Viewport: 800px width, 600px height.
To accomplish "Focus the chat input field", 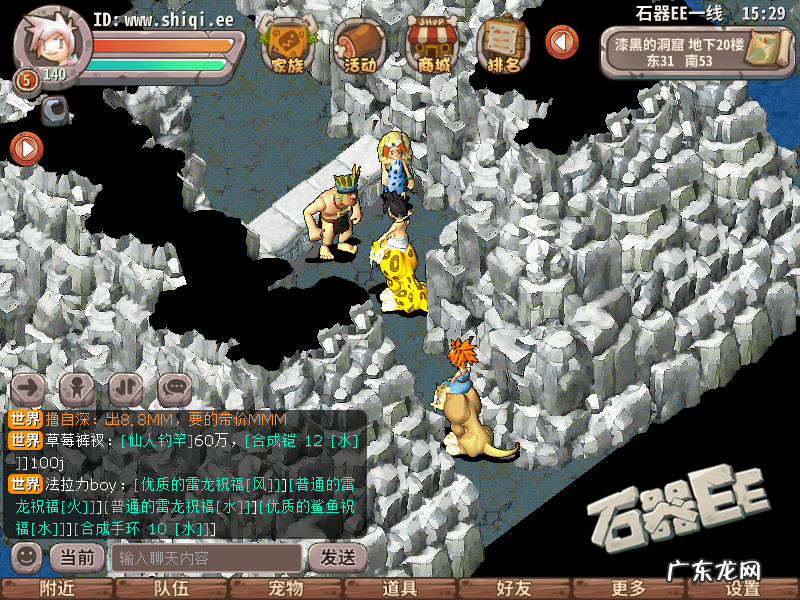I will pos(205,557).
